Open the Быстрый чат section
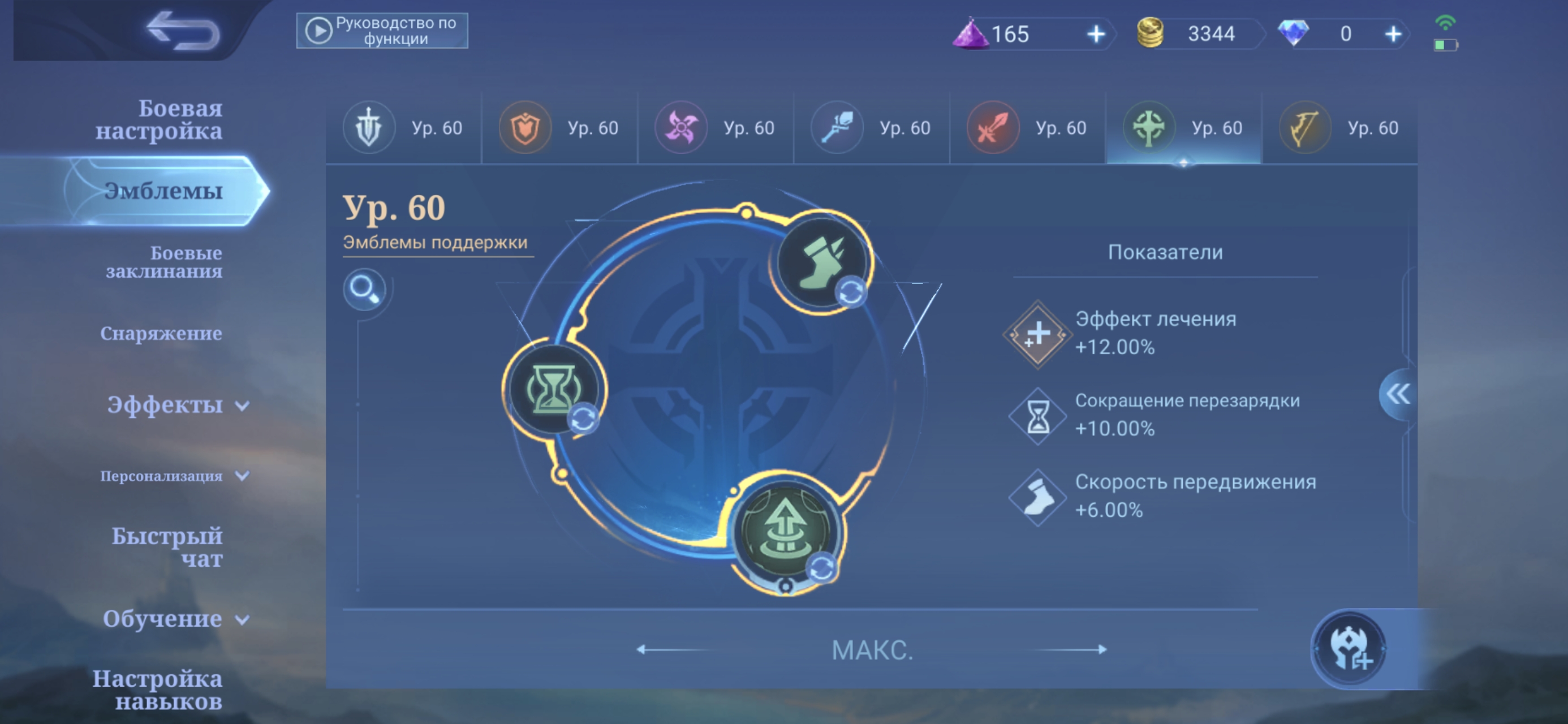The image size is (1568, 724). [x=167, y=547]
